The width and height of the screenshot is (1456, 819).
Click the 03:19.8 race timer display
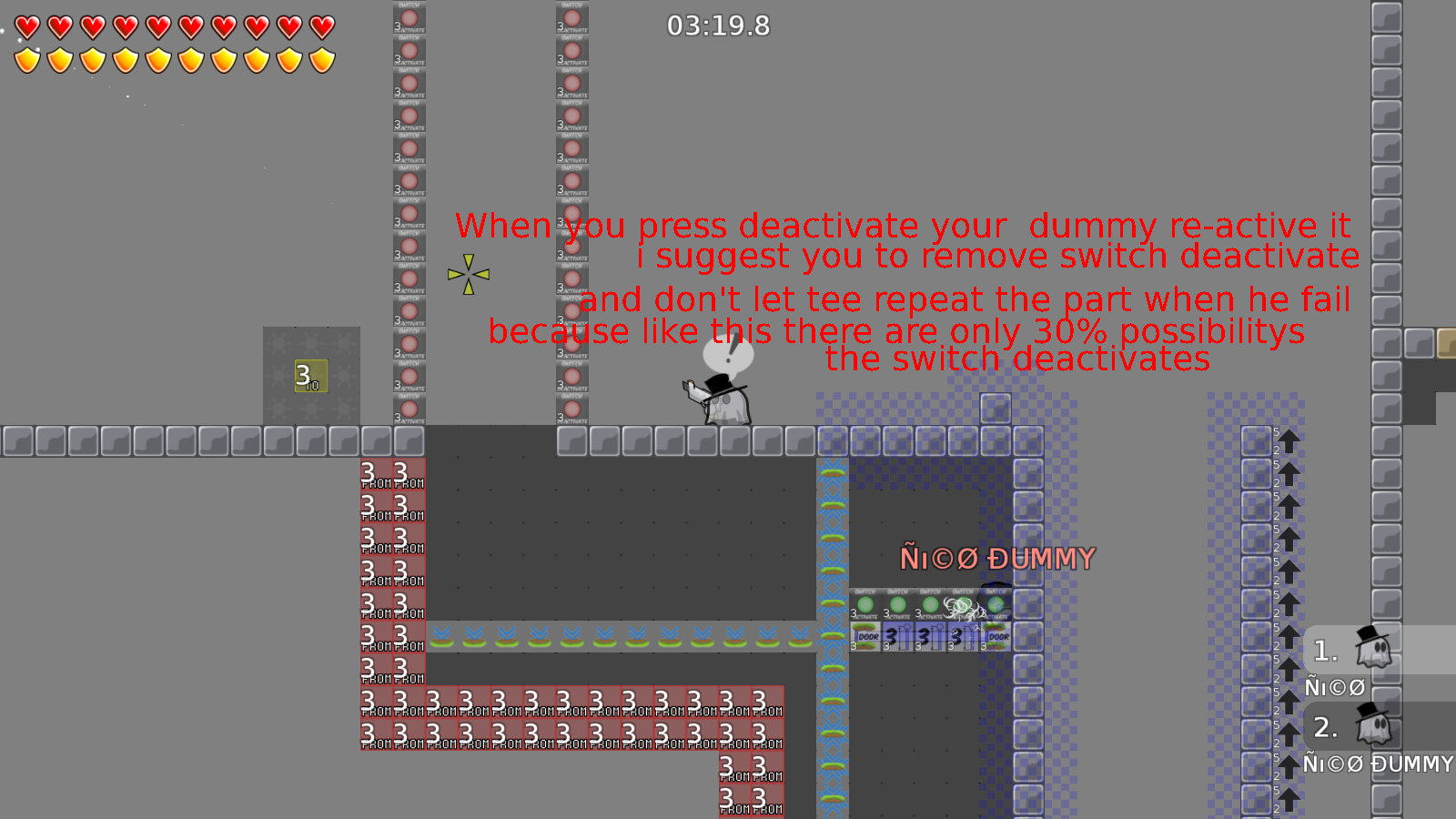tap(718, 26)
